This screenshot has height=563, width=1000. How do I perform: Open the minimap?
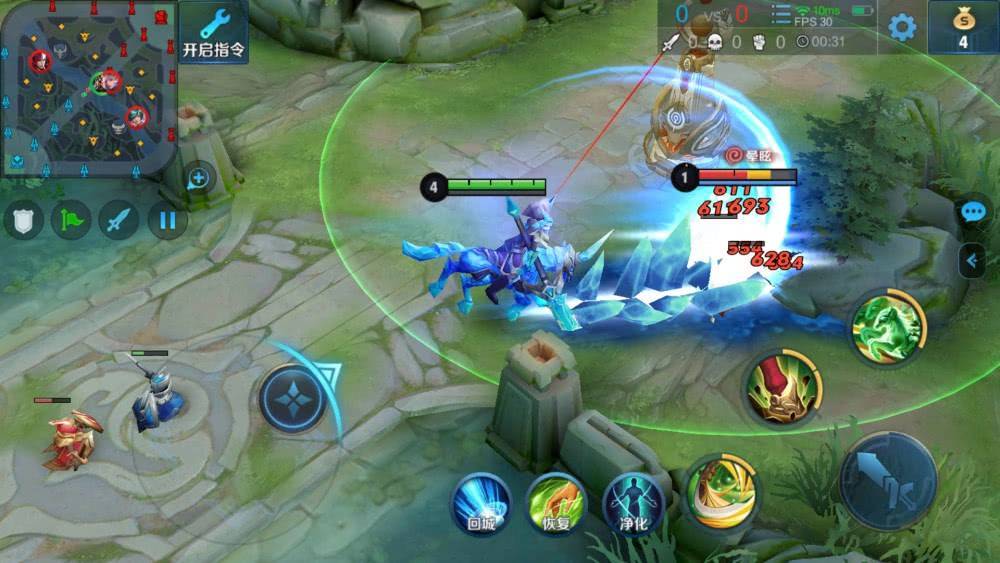pos(88,87)
